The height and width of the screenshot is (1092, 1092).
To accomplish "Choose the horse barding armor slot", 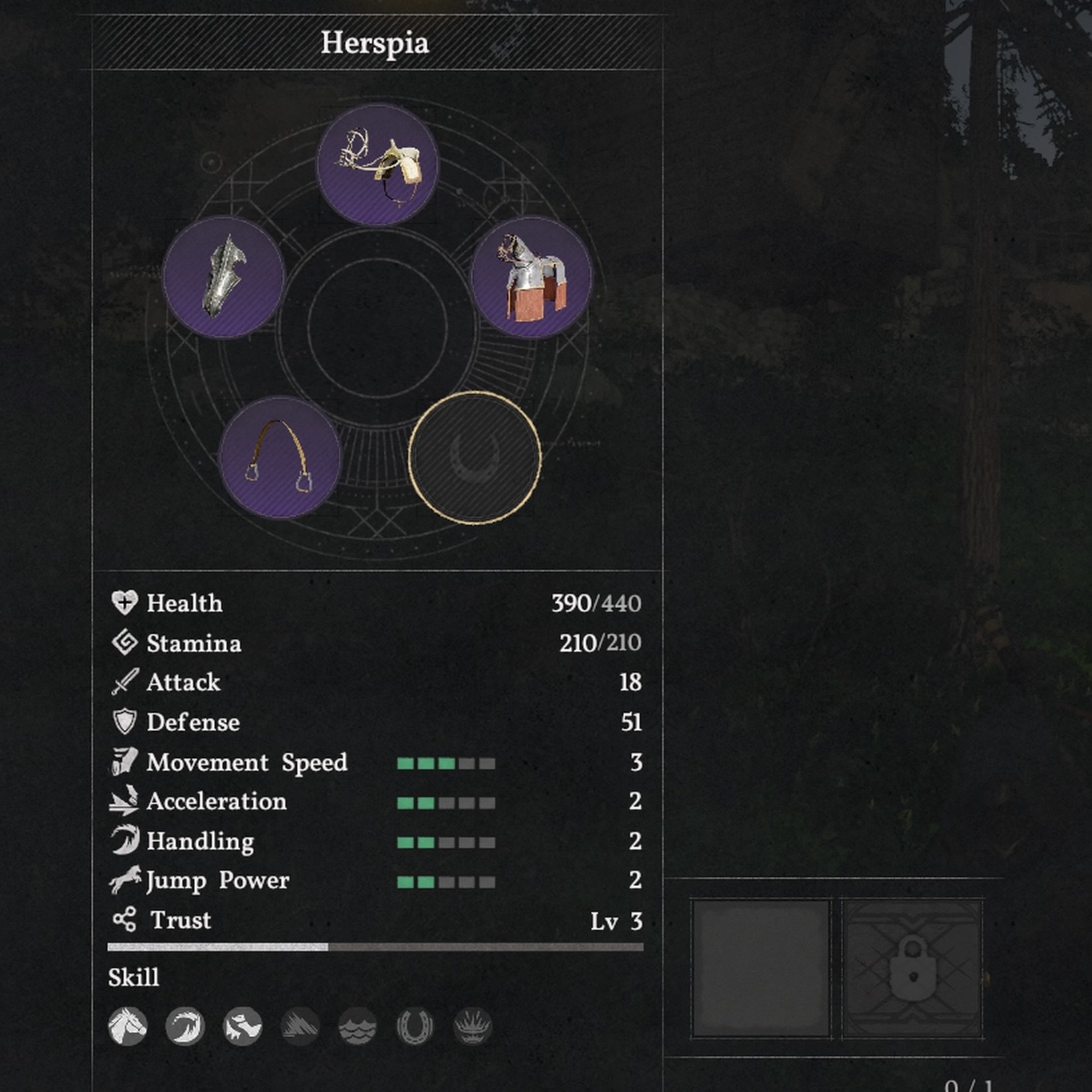I will pos(531,277).
